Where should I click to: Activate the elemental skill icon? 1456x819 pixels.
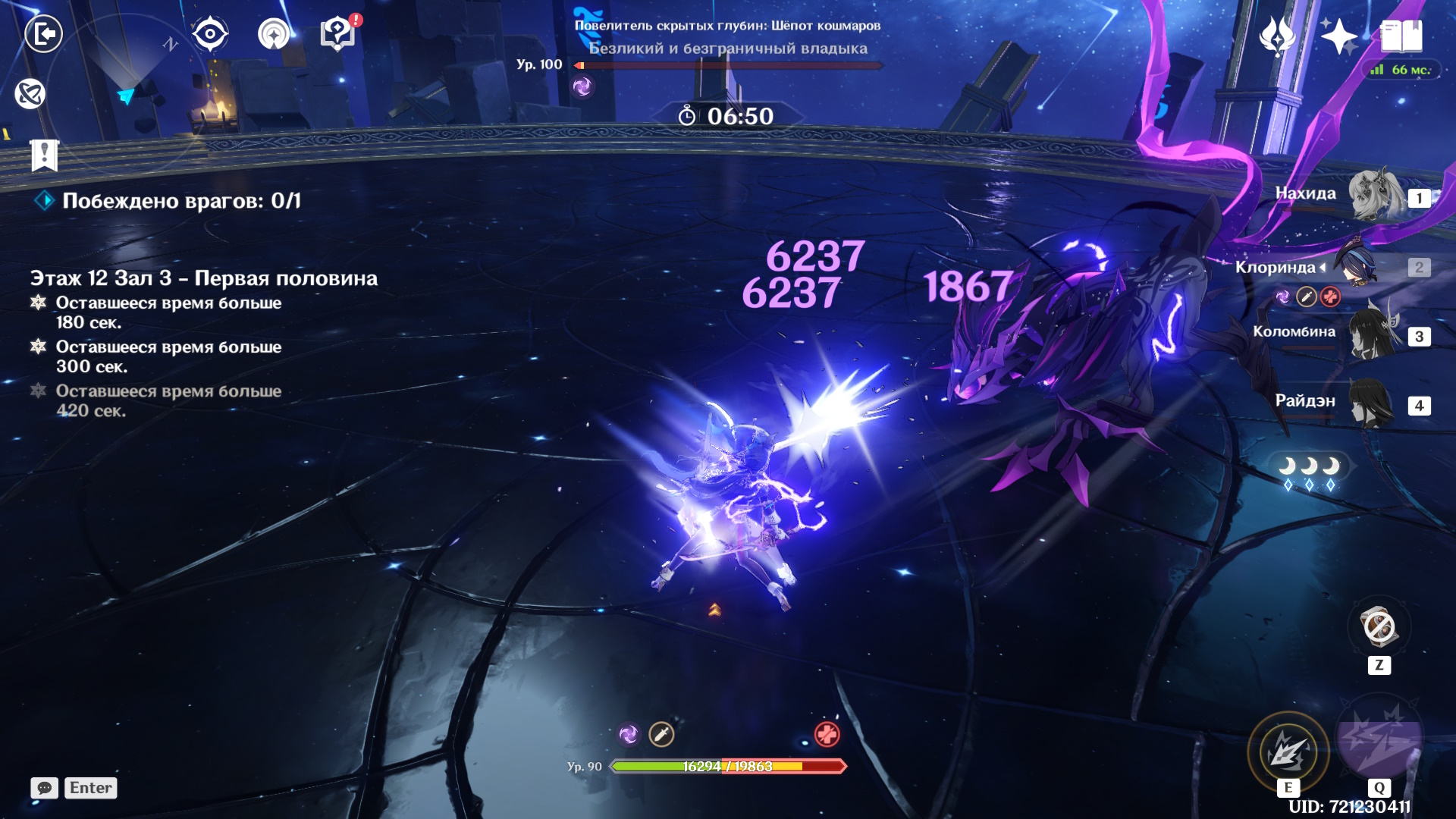1288,752
